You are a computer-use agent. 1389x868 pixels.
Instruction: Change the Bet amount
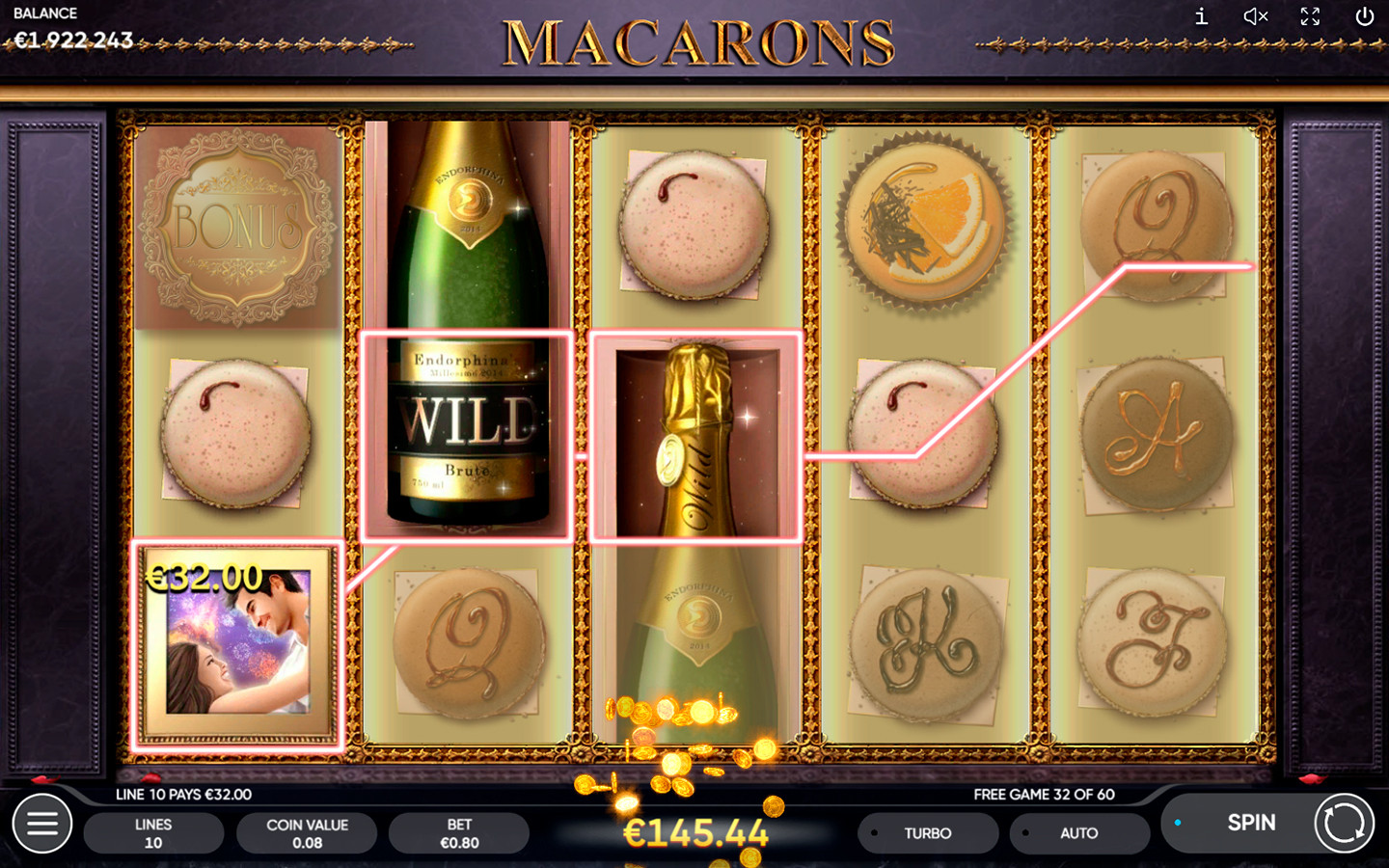click(x=459, y=833)
